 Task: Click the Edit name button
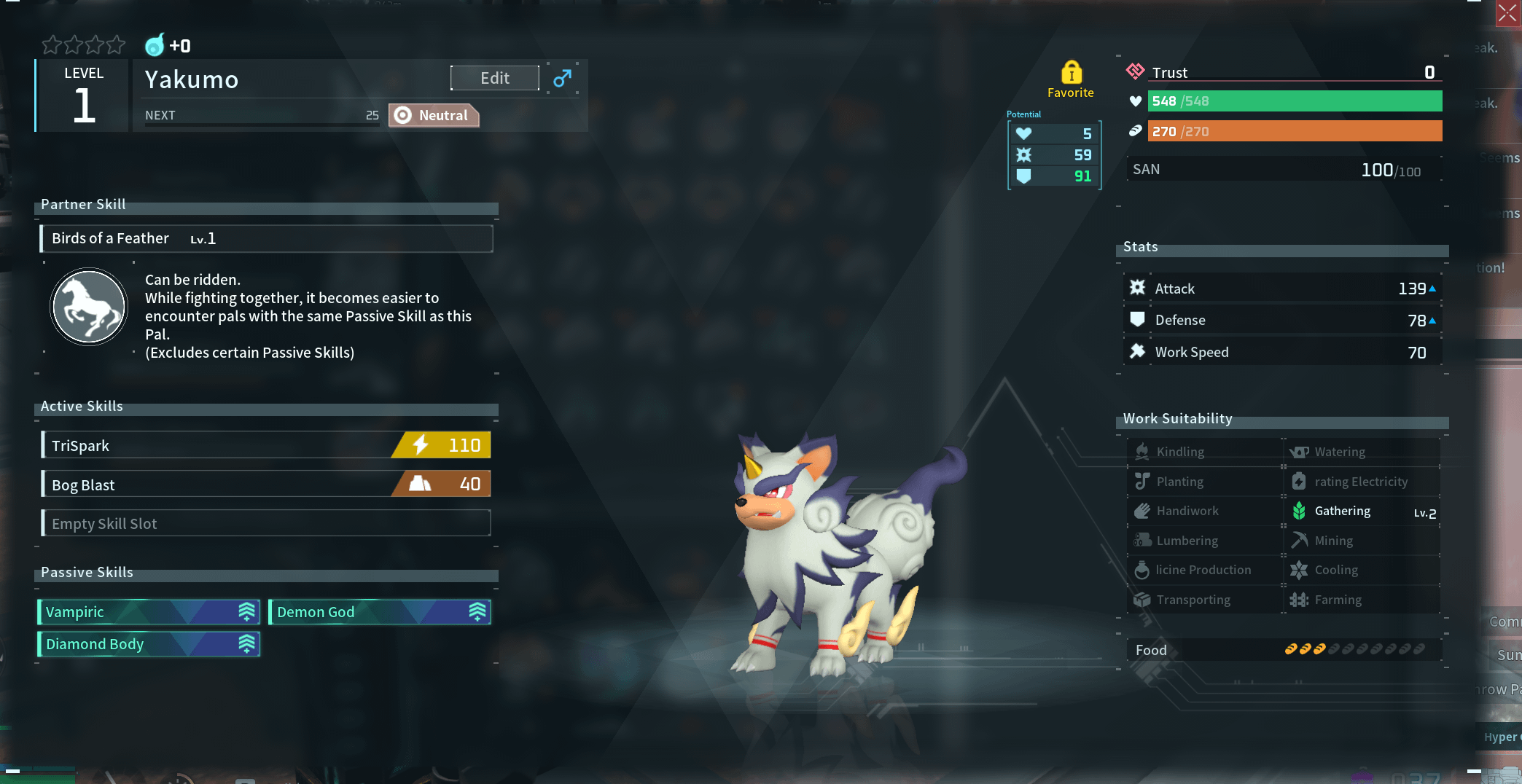495,78
